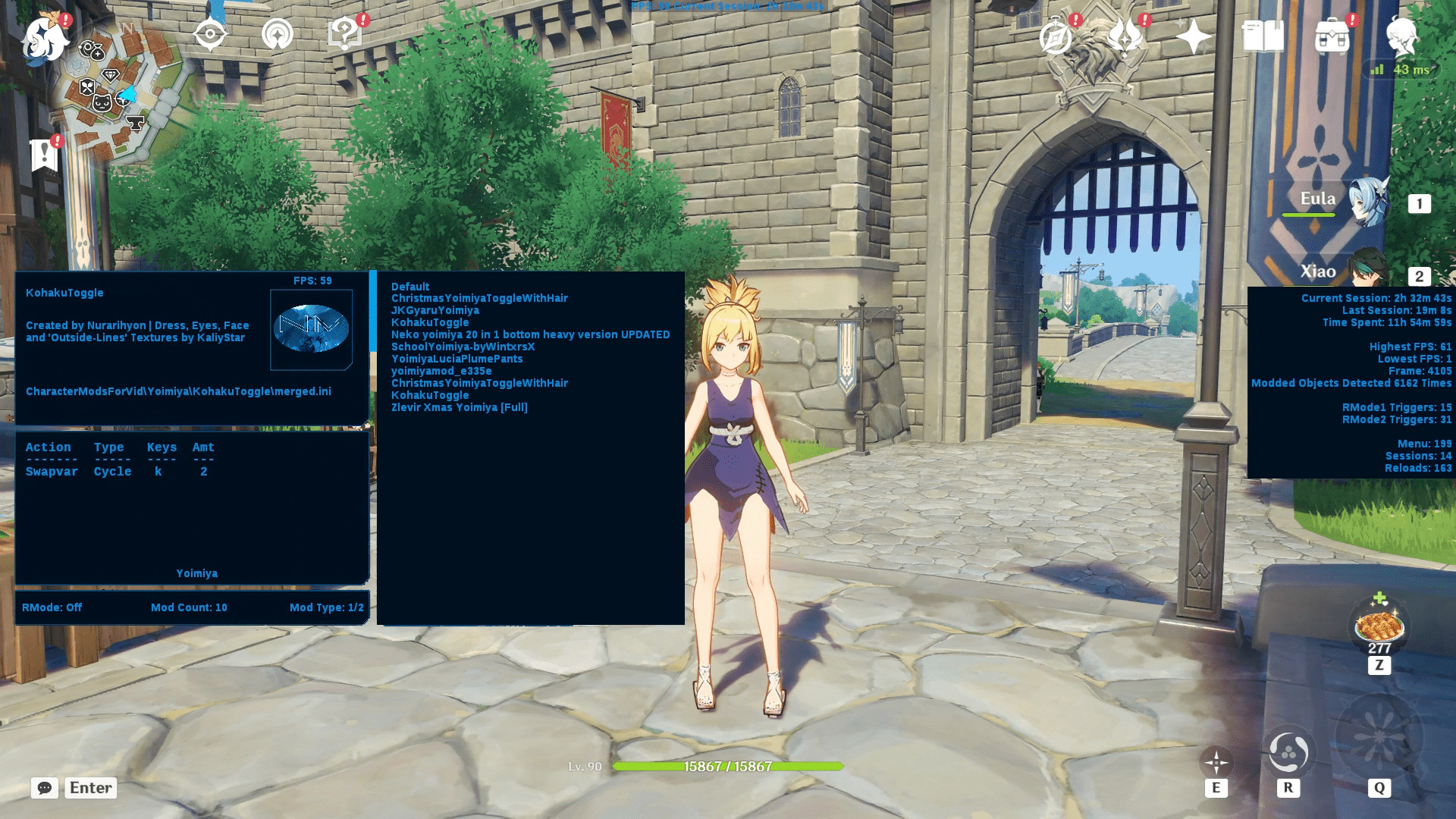Open the Party Setup eye icon
This screenshot has width=1456, height=819.
(210, 33)
